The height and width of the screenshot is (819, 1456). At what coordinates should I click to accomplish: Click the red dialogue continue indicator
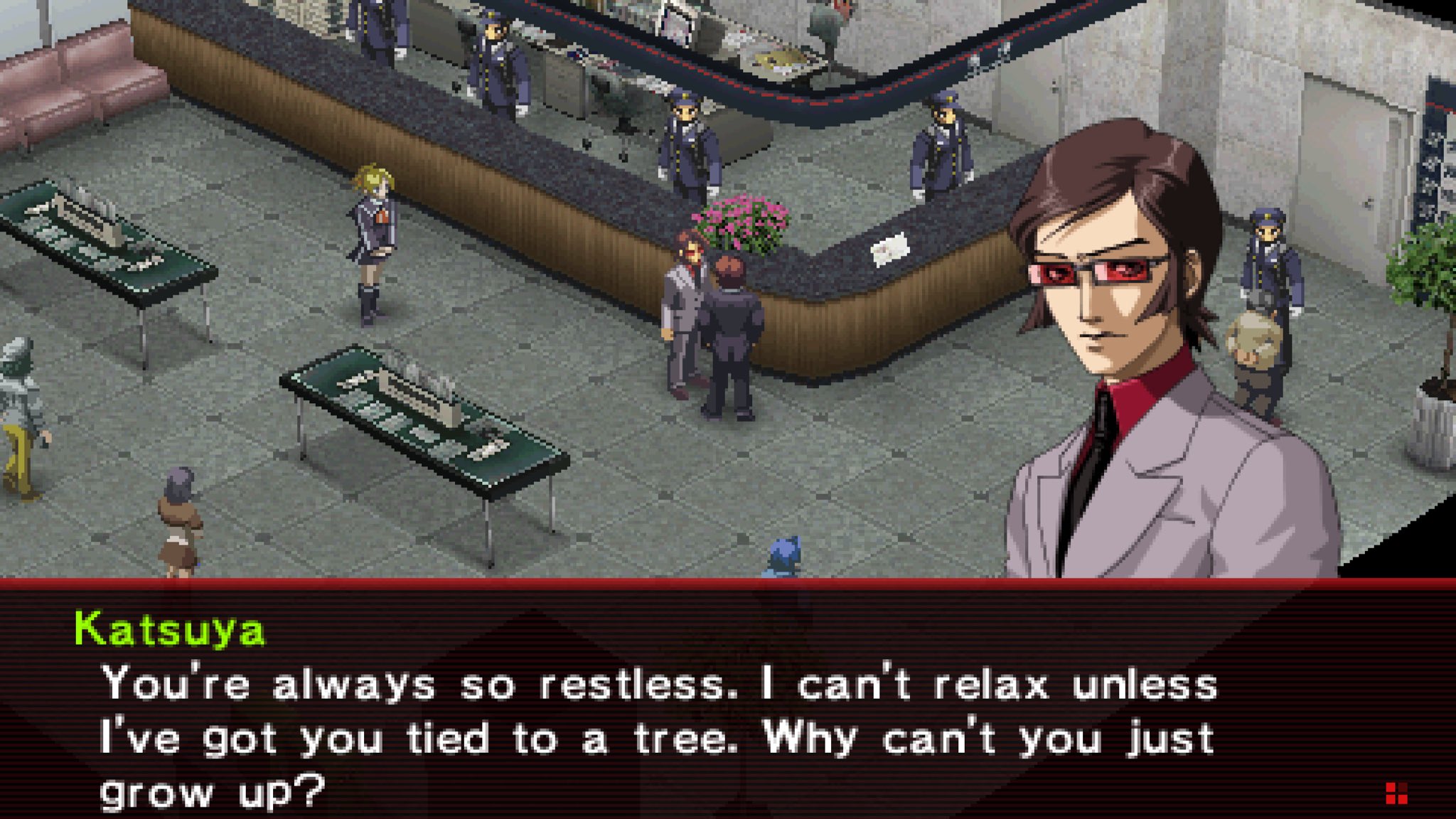1396,793
